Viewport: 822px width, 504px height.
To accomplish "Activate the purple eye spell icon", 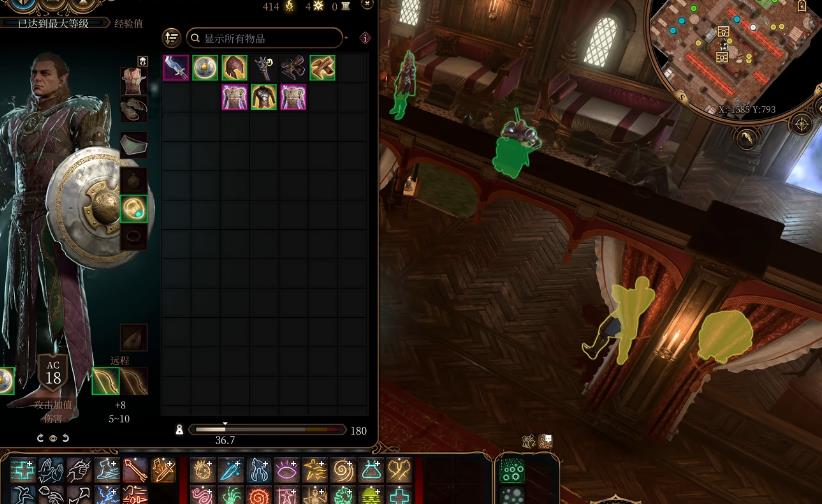I will [x=287, y=470].
